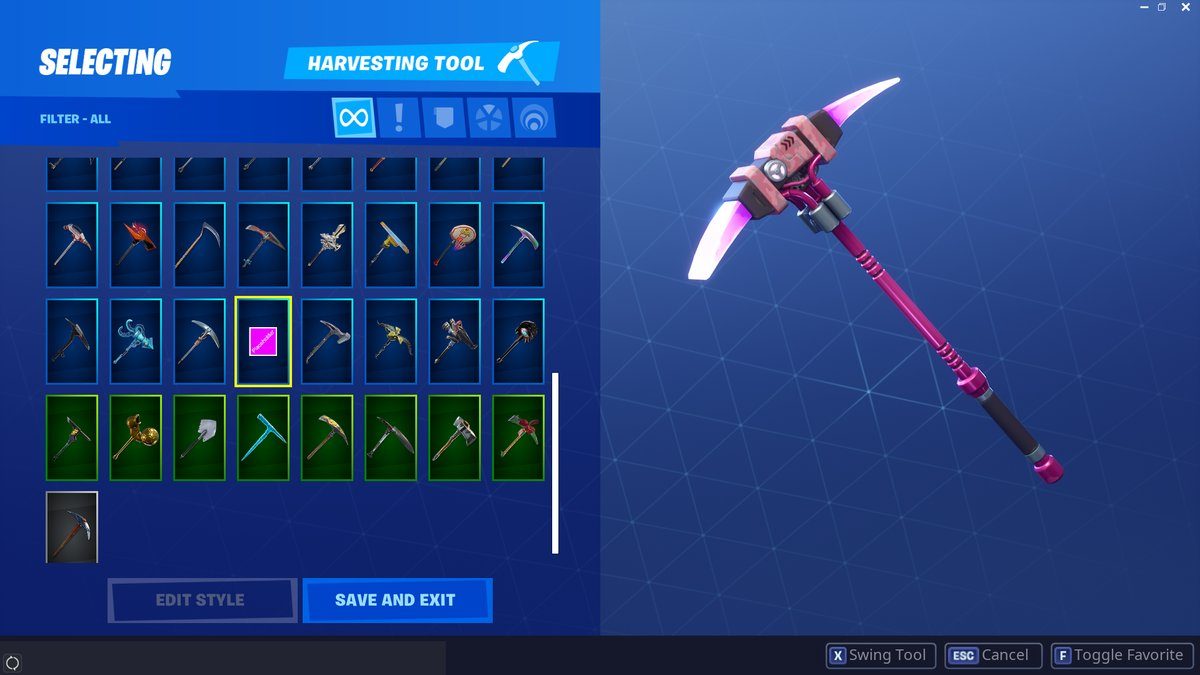Screen dimensions: 1200x675
Task: Select the yellow-headed mallet harvesting tool
Action: 391,245
